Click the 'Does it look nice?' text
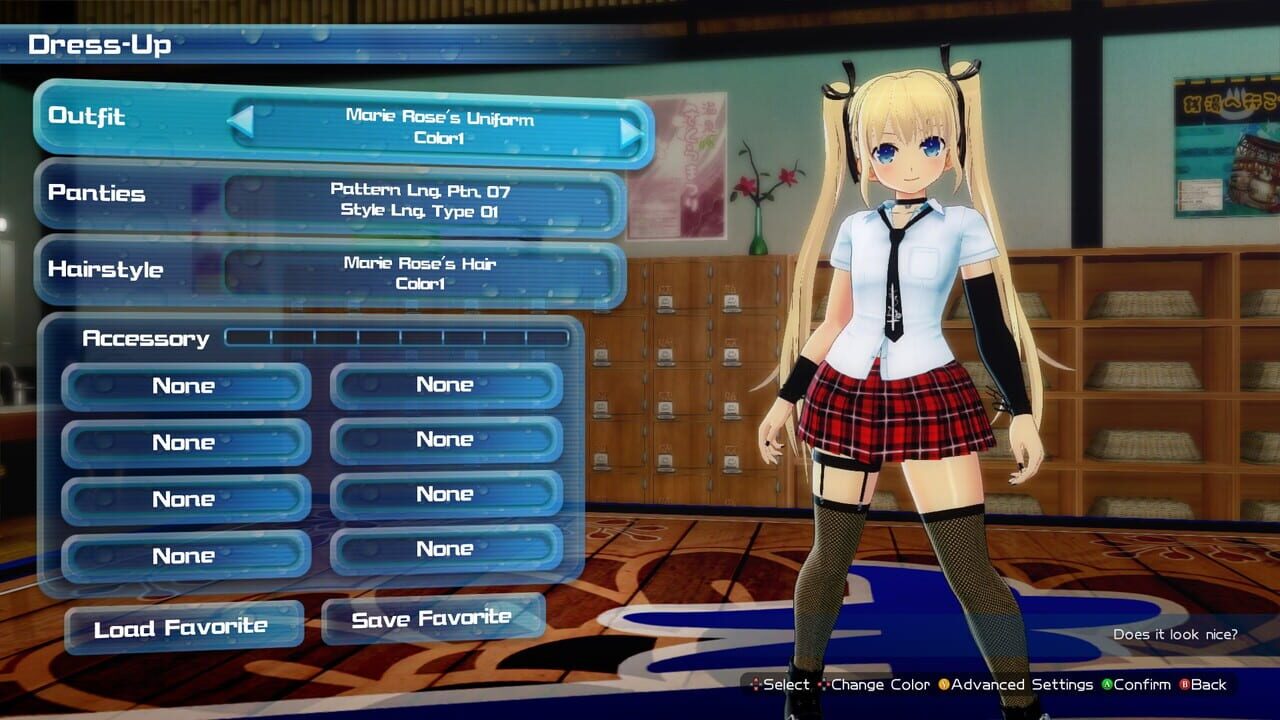The image size is (1280, 720). point(1177,633)
